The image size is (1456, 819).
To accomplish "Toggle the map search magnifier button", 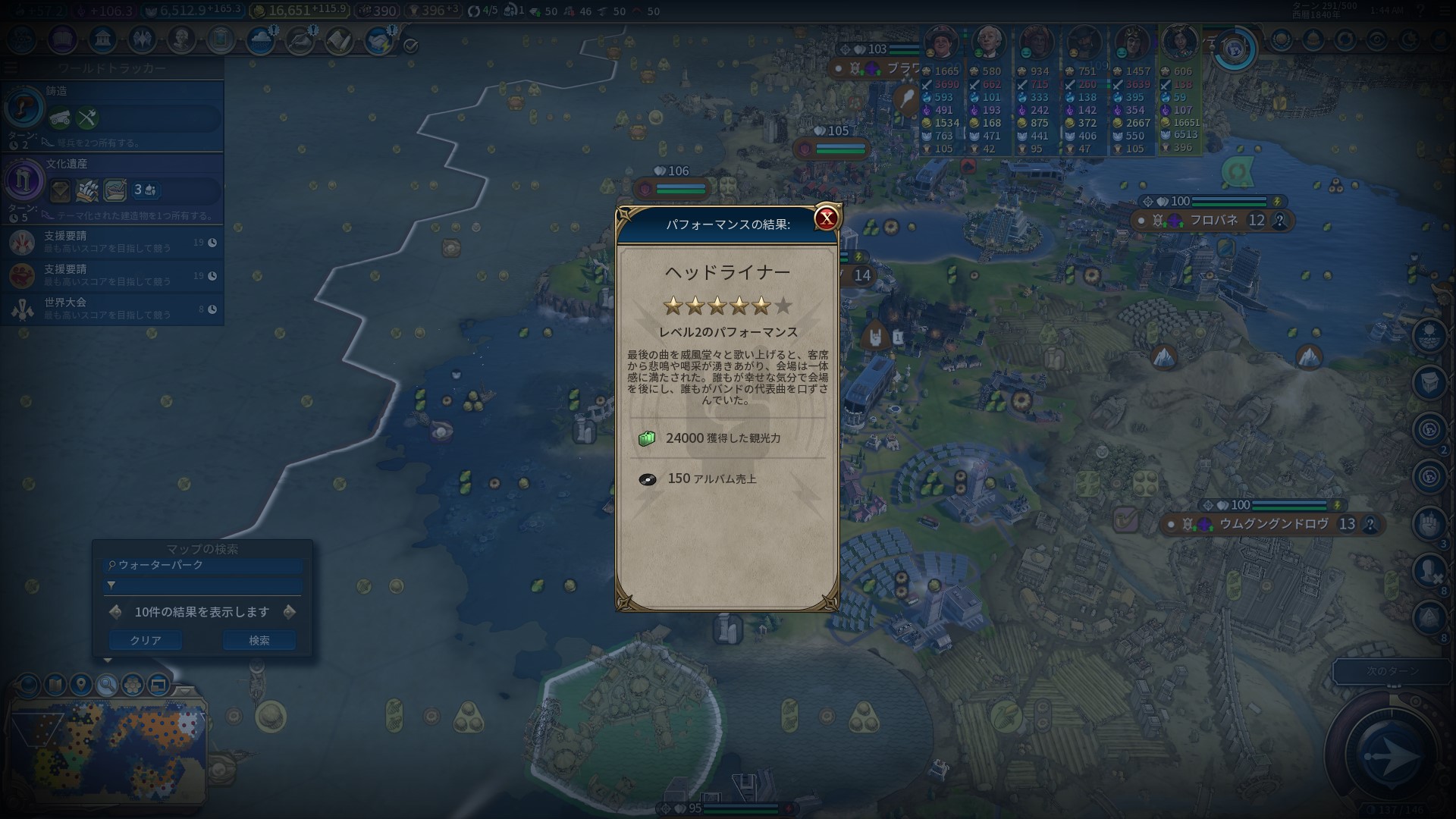I will click(107, 686).
